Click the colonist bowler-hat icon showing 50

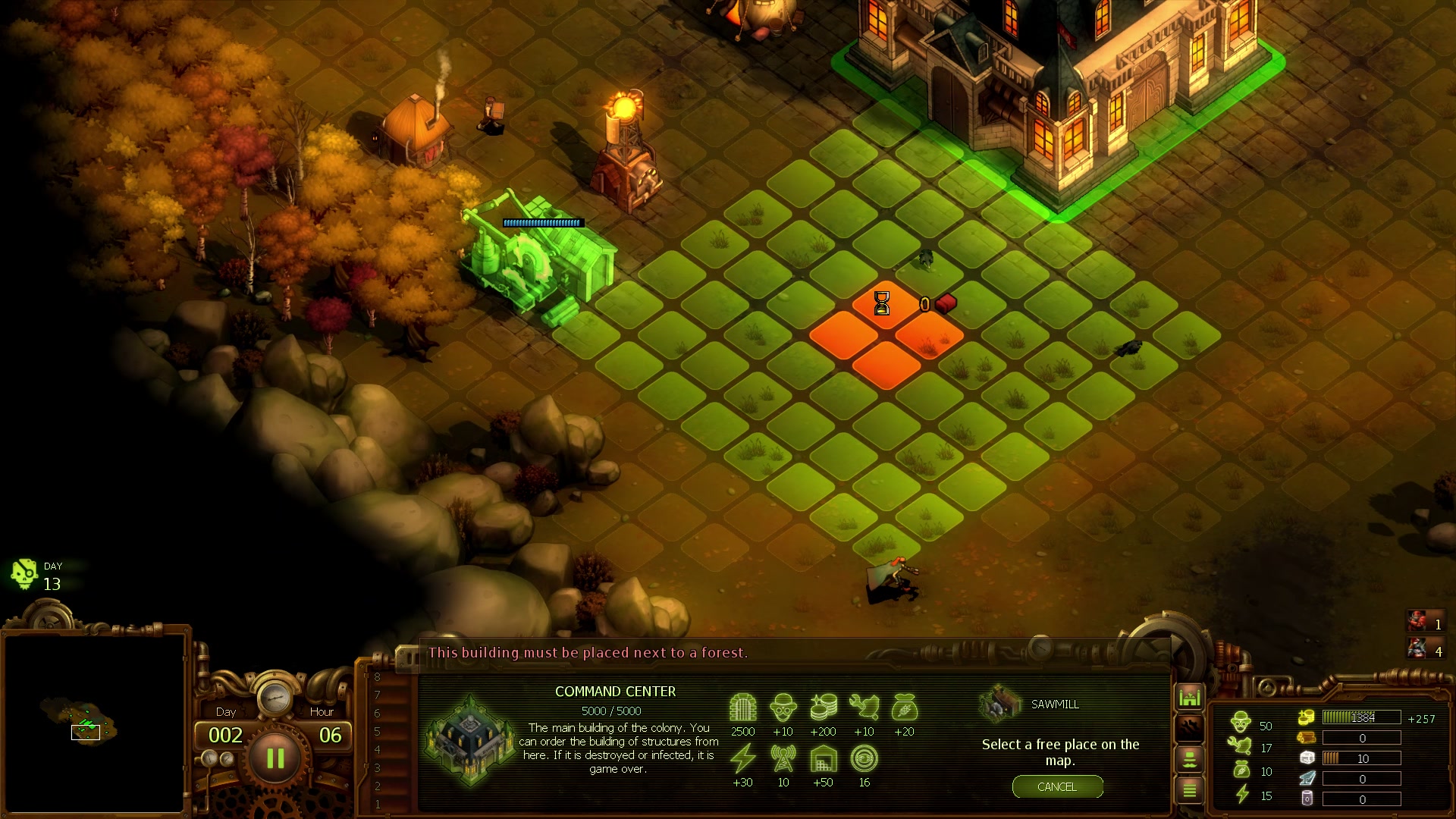point(1241,722)
